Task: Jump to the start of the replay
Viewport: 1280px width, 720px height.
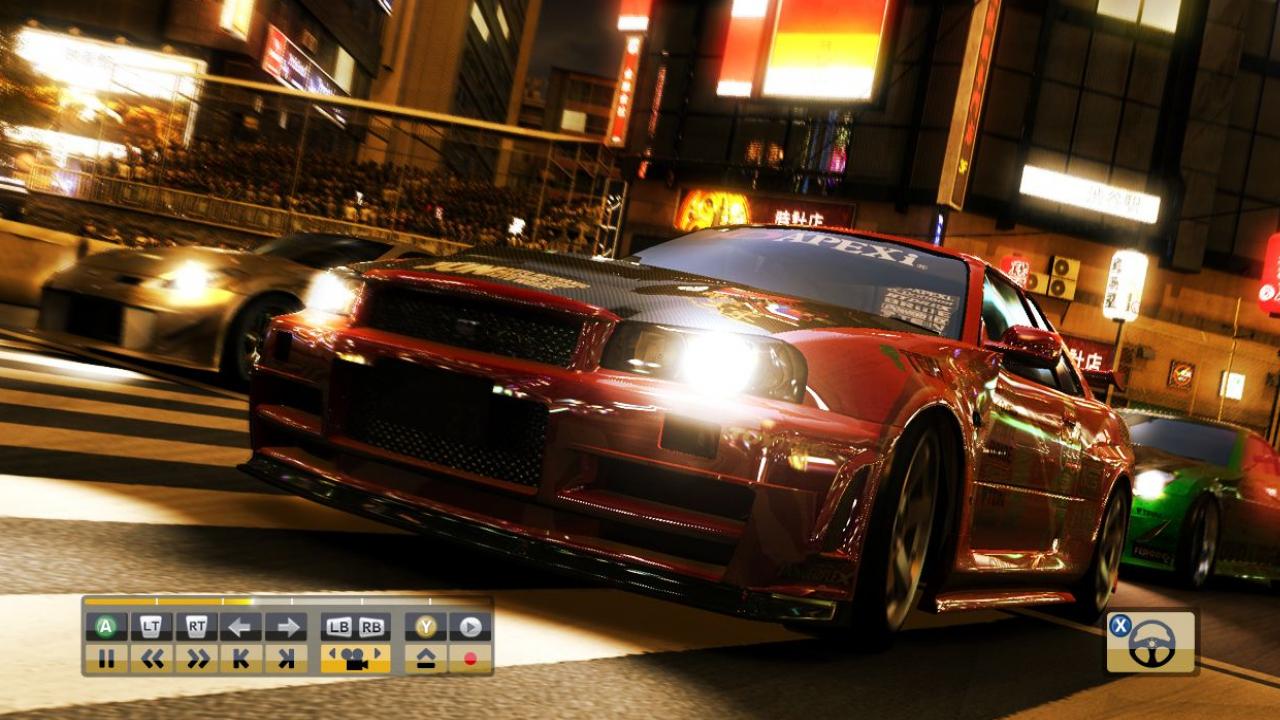Action: click(241, 656)
